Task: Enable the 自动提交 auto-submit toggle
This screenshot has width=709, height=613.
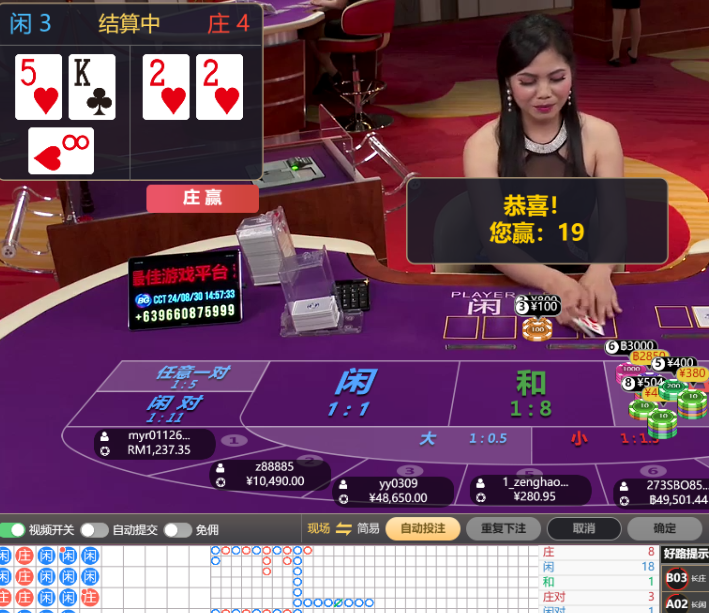Action: (x=94, y=530)
